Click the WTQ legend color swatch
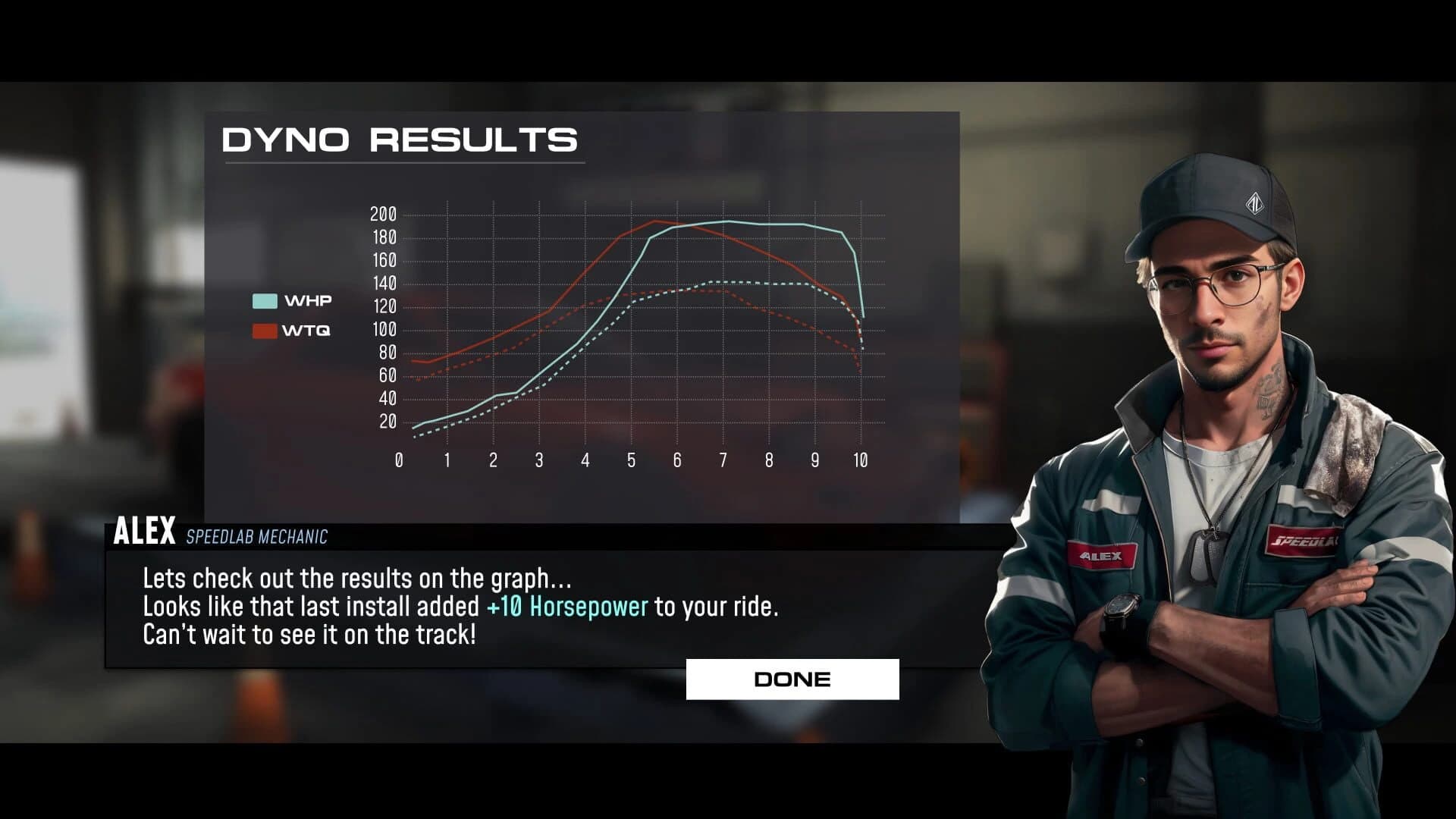The height and width of the screenshot is (819, 1456). coord(264,330)
